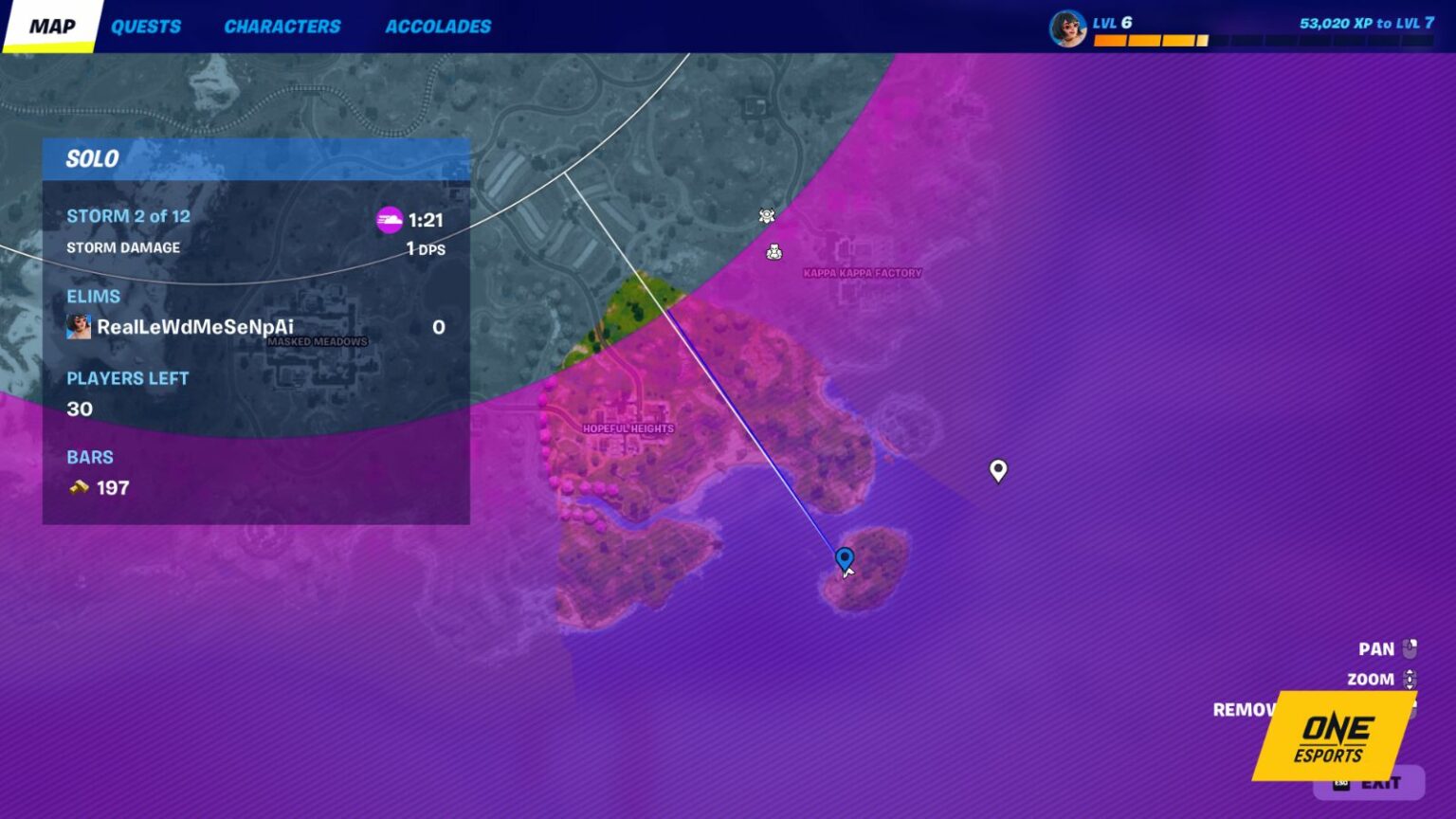The width and height of the screenshot is (1456, 819).
Task: Select the NPC character icon above Kappa Kappa Factory
Action: tap(775, 252)
